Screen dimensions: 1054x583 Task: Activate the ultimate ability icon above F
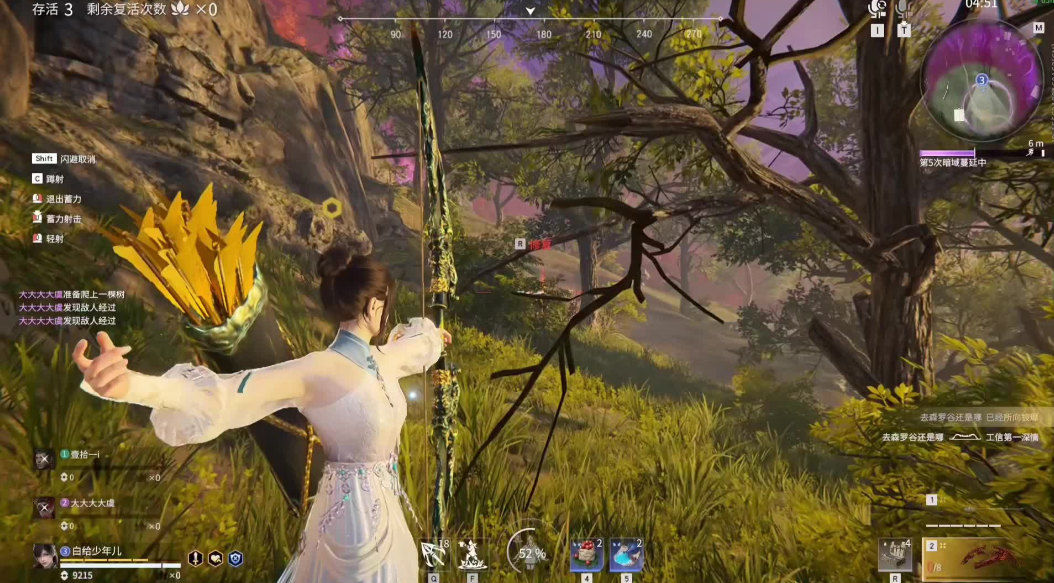[470, 553]
